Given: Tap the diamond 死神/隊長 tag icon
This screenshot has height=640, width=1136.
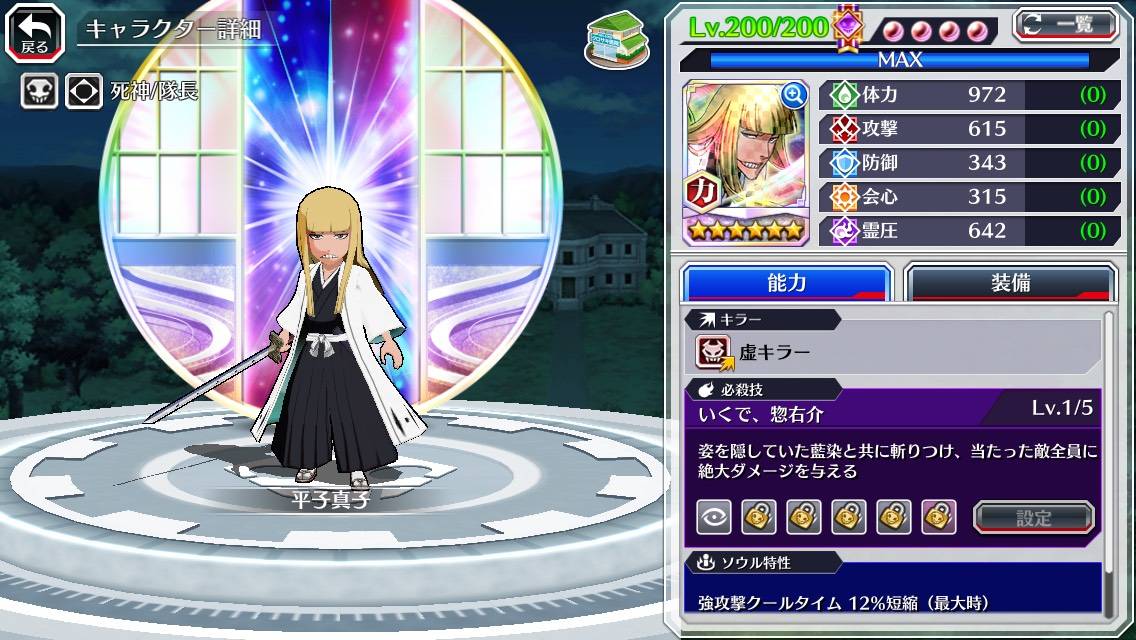Looking at the screenshot, I should pyautogui.click(x=83, y=91).
